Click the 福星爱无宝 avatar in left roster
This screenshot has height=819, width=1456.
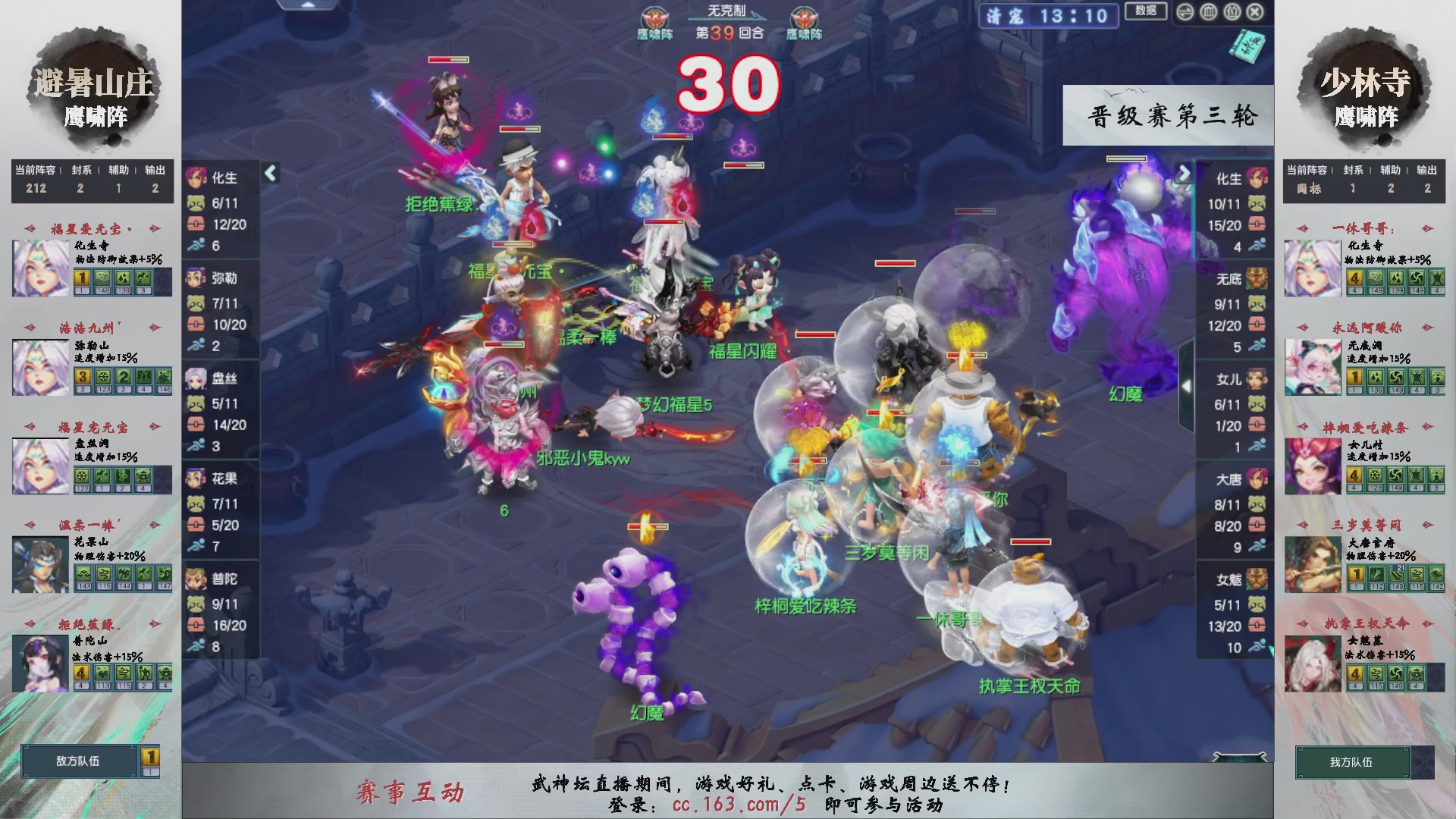tap(39, 267)
